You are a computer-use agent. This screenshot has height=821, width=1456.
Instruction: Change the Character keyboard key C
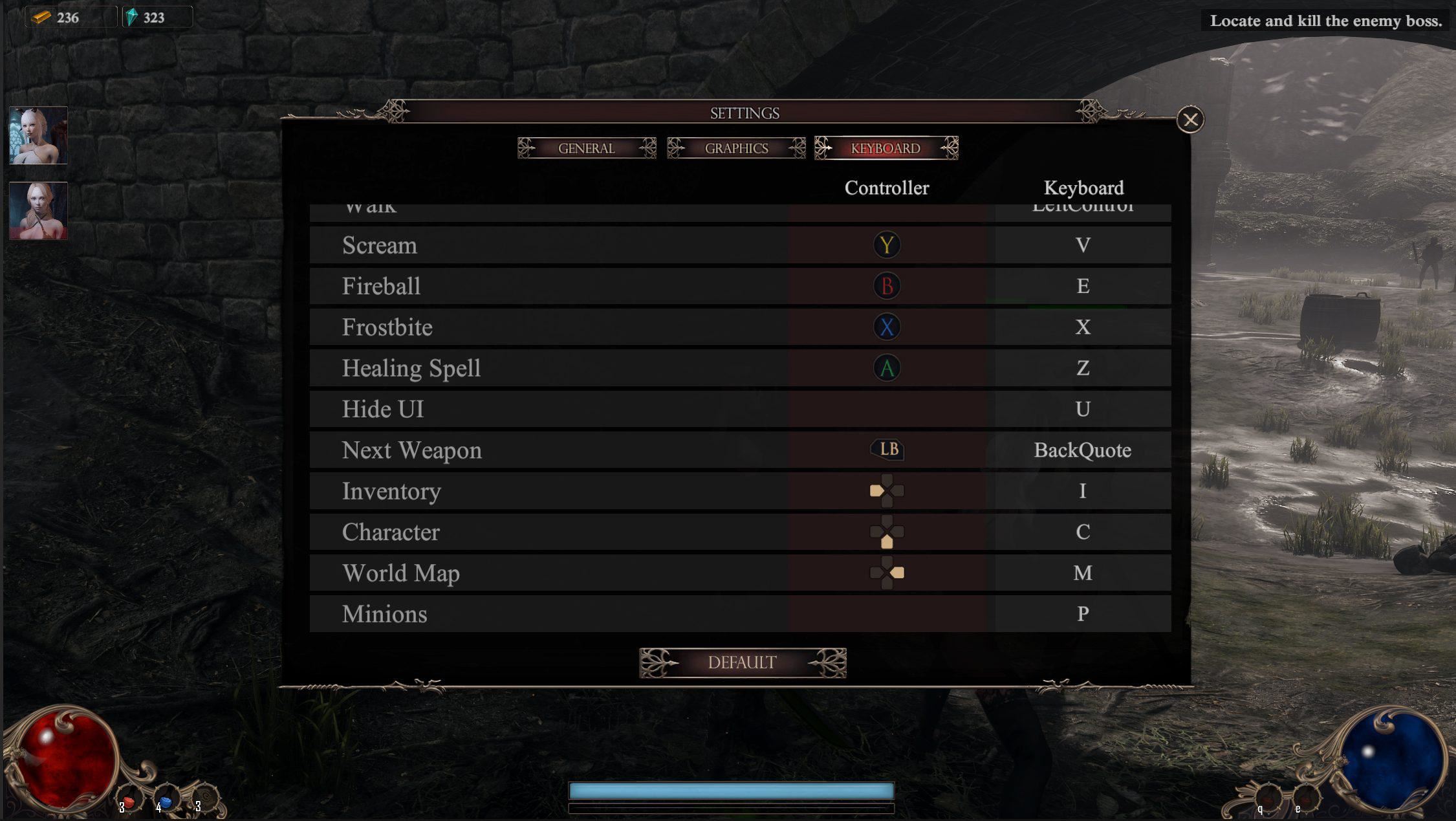[x=1082, y=532]
